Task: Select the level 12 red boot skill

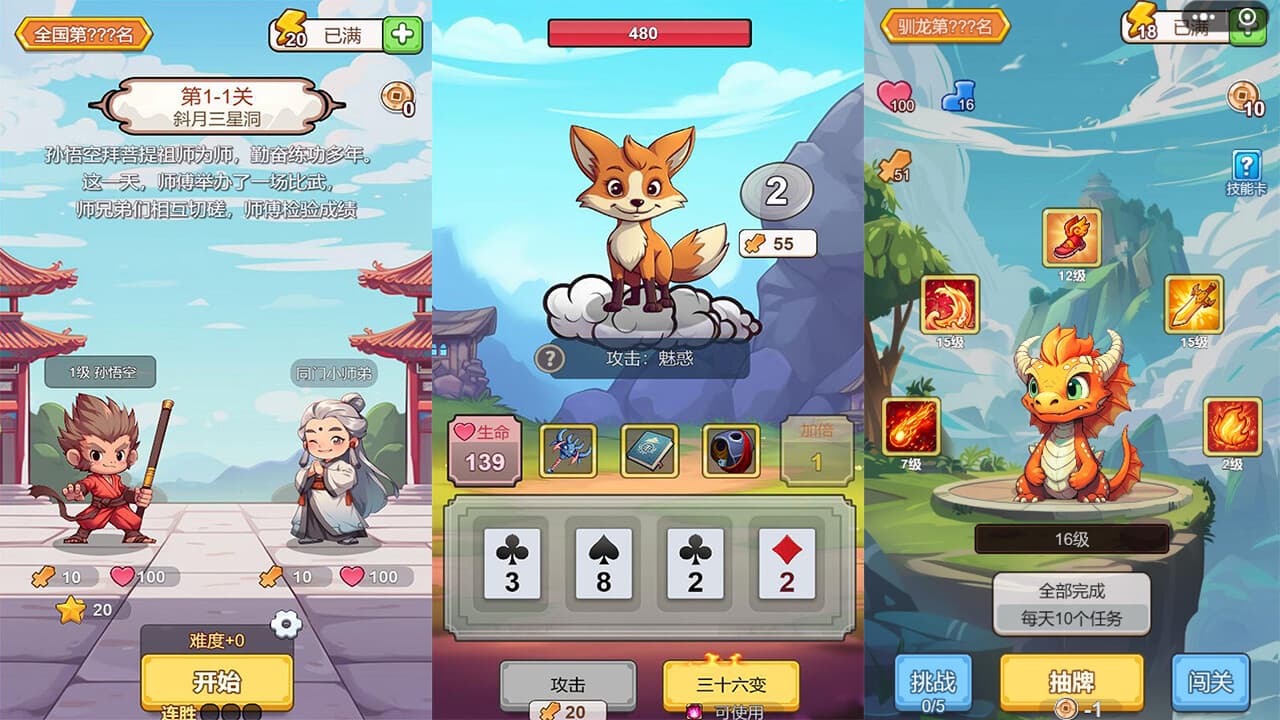Action: pyautogui.click(x=1071, y=238)
